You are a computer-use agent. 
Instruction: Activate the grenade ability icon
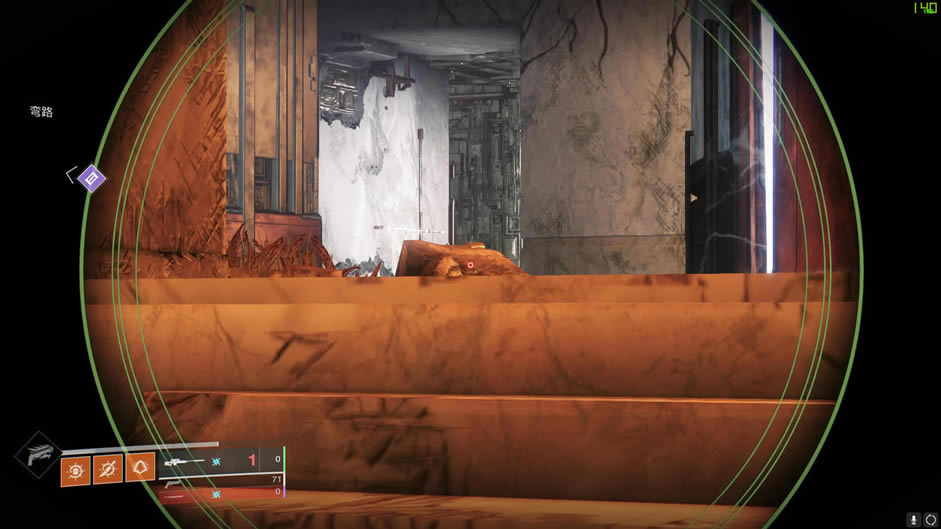click(x=75, y=468)
